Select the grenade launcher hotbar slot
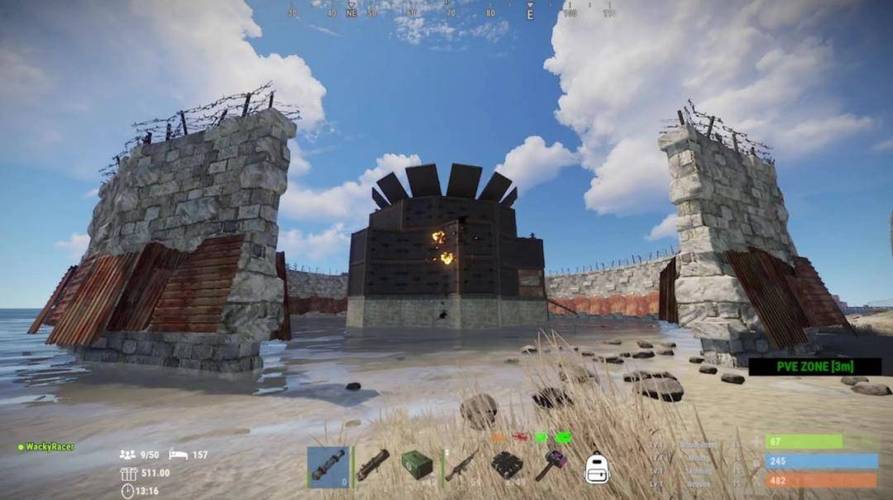This screenshot has width=893, height=500. click(x=372, y=466)
